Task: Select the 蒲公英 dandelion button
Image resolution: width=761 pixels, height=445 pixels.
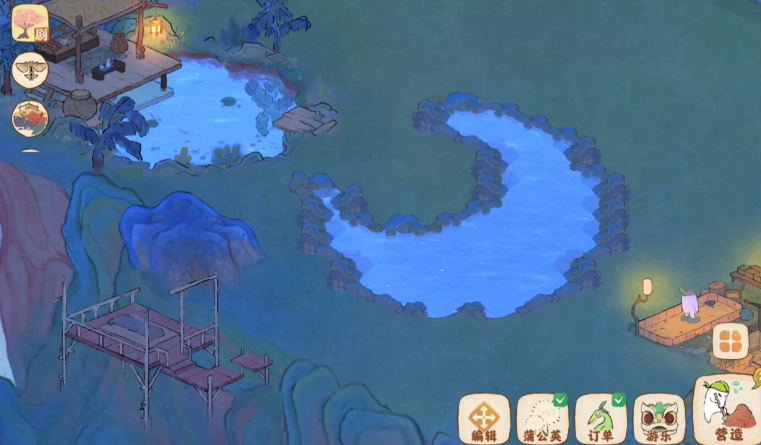Action: pos(541,419)
